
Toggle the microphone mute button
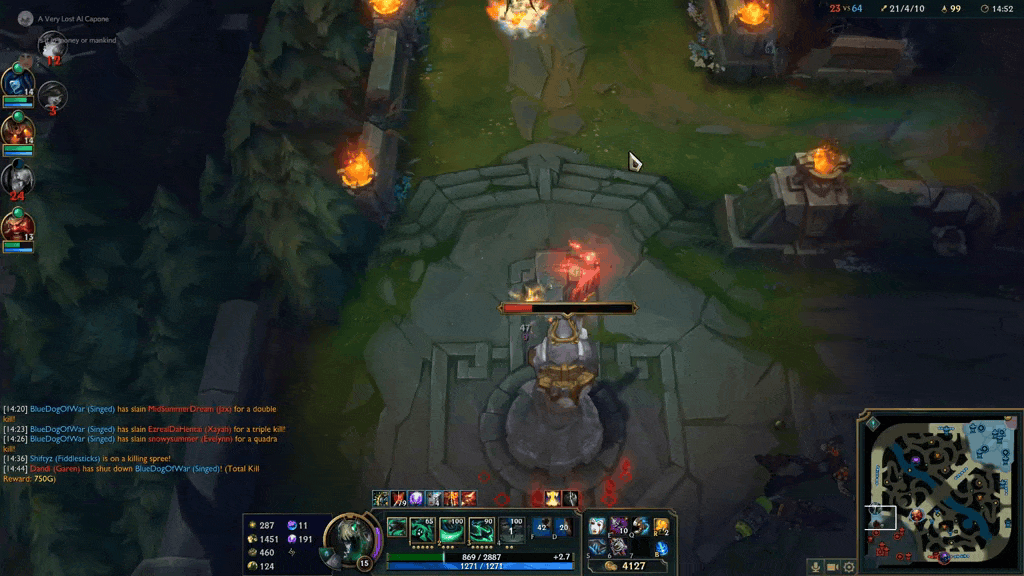[x=816, y=567]
